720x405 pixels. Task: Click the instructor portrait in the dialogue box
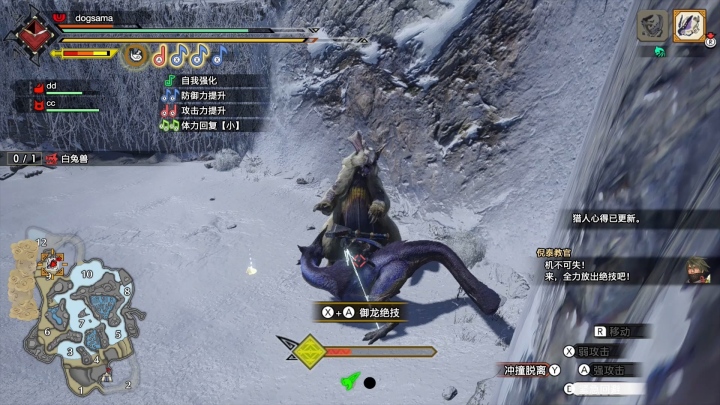[697, 269]
